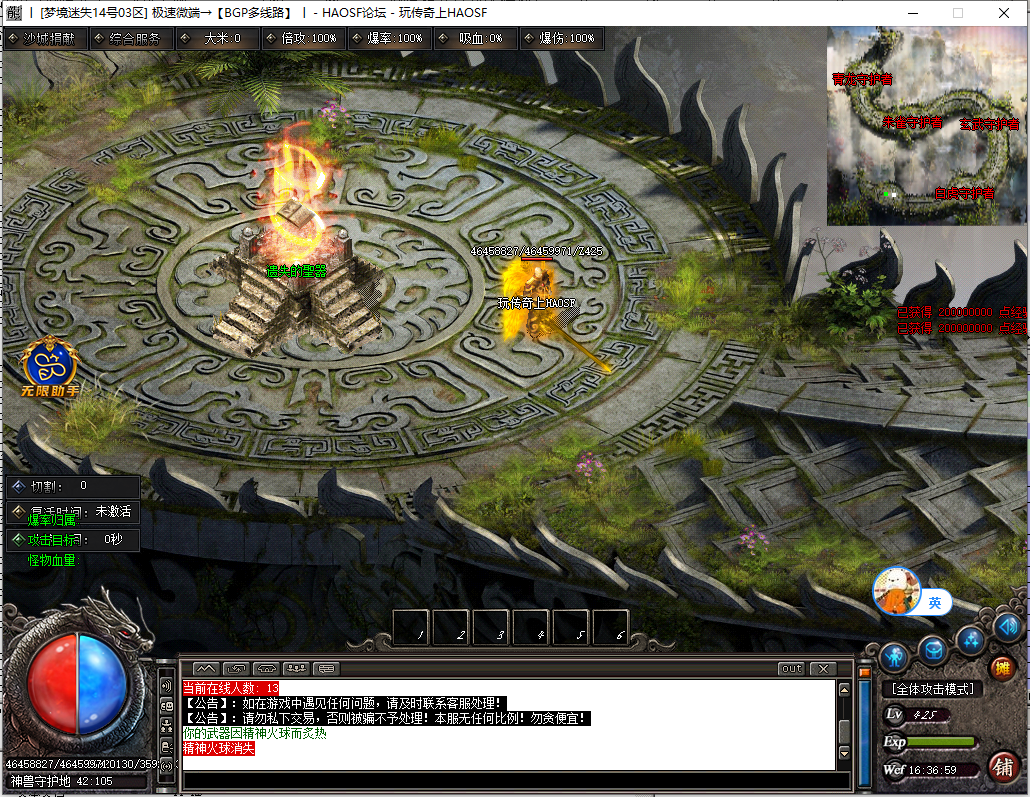Click the 切割 stat row
This screenshot has width=1030, height=797.
74,486
